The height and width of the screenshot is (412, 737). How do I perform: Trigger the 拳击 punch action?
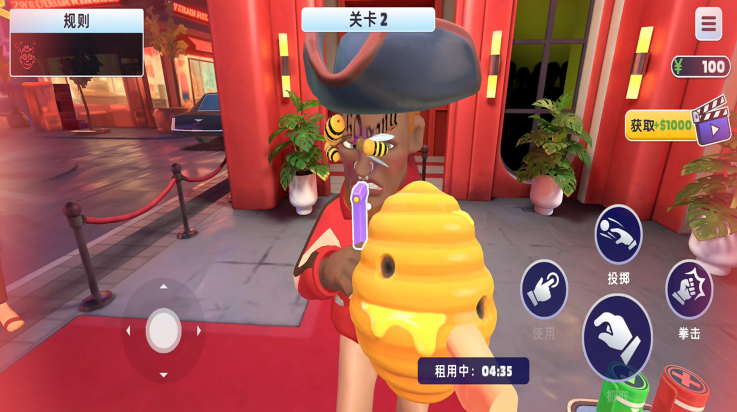[689, 289]
